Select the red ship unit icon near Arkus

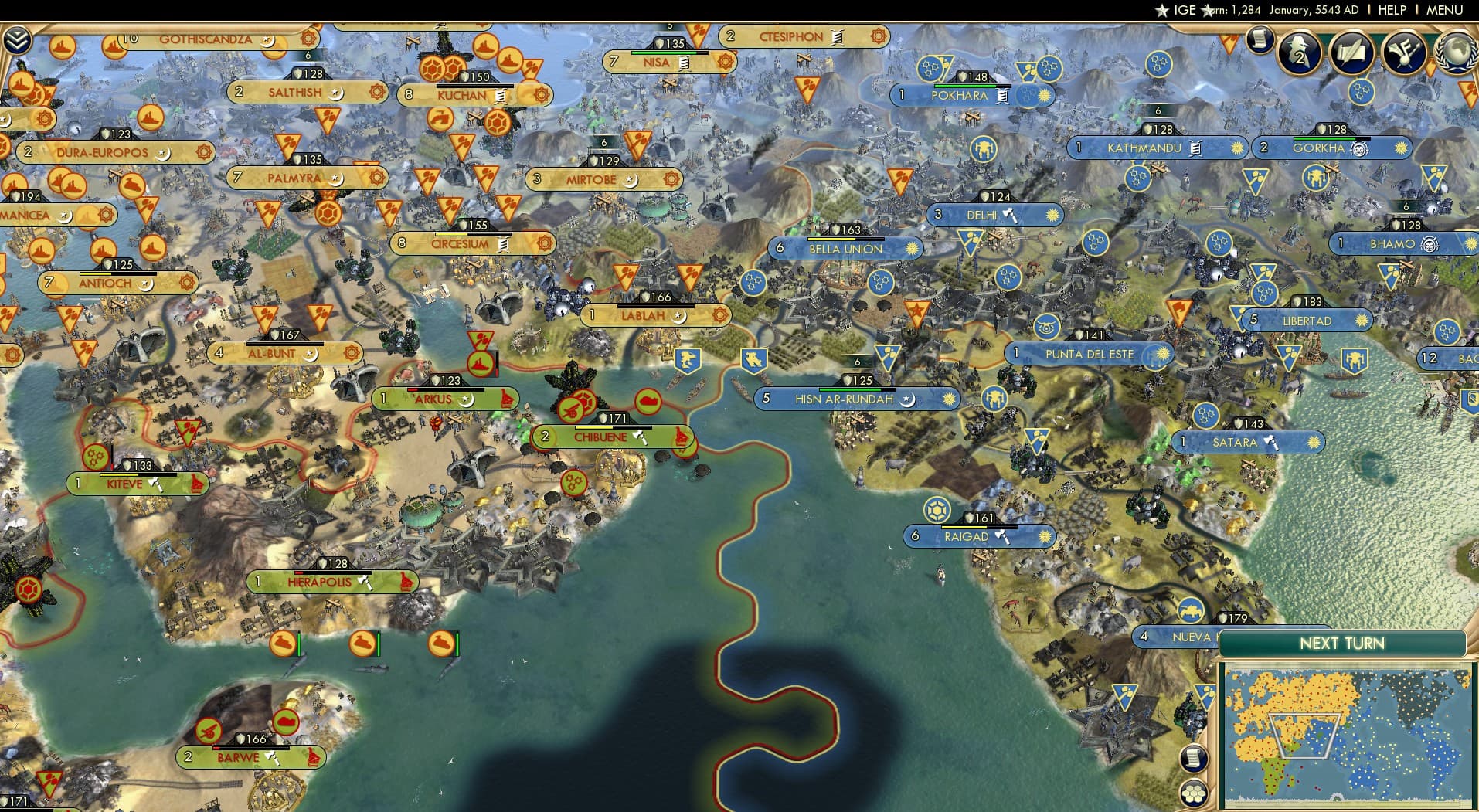pyautogui.click(x=480, y=363)
